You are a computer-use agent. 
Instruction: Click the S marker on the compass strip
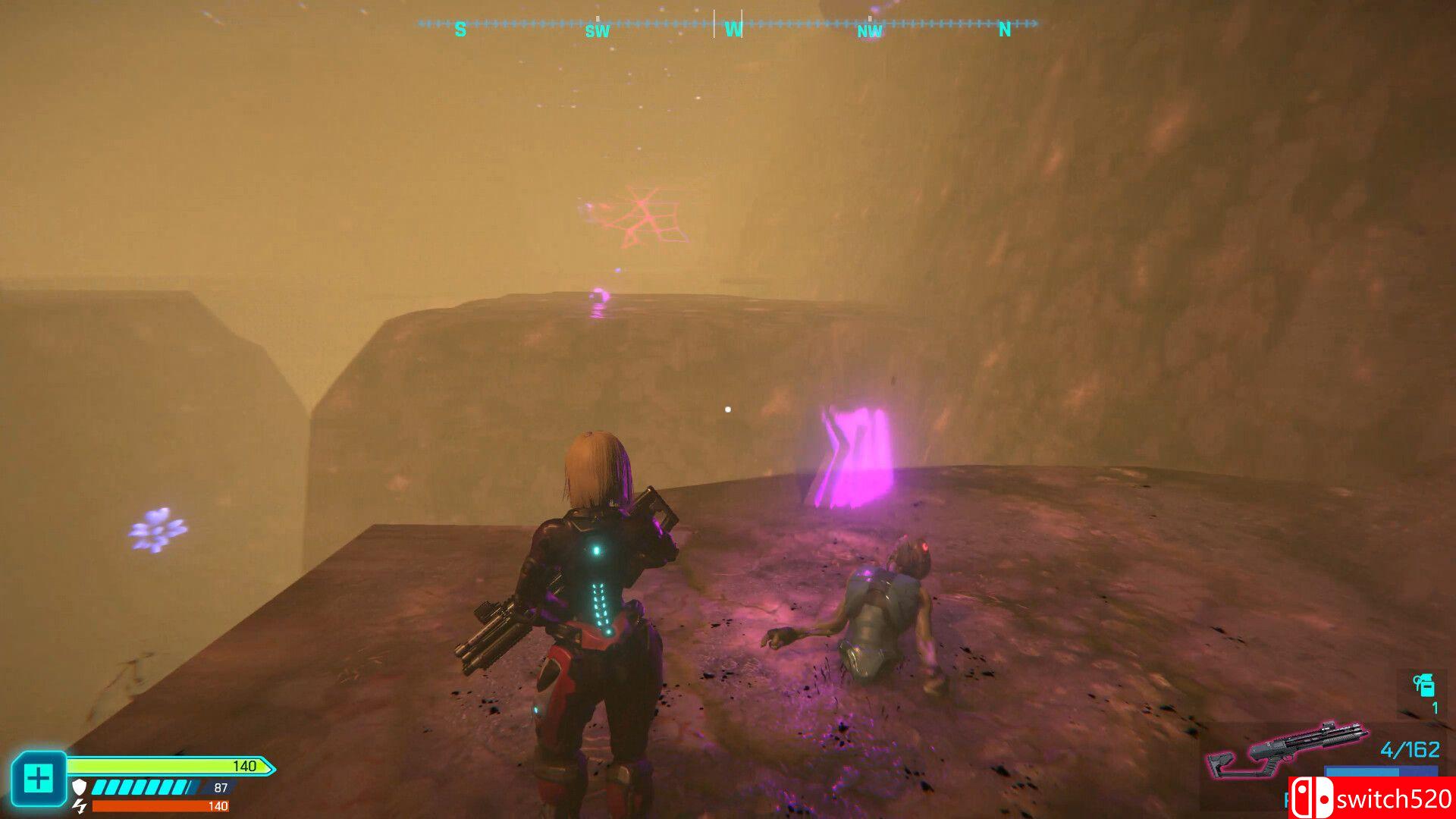pos(460,27)
